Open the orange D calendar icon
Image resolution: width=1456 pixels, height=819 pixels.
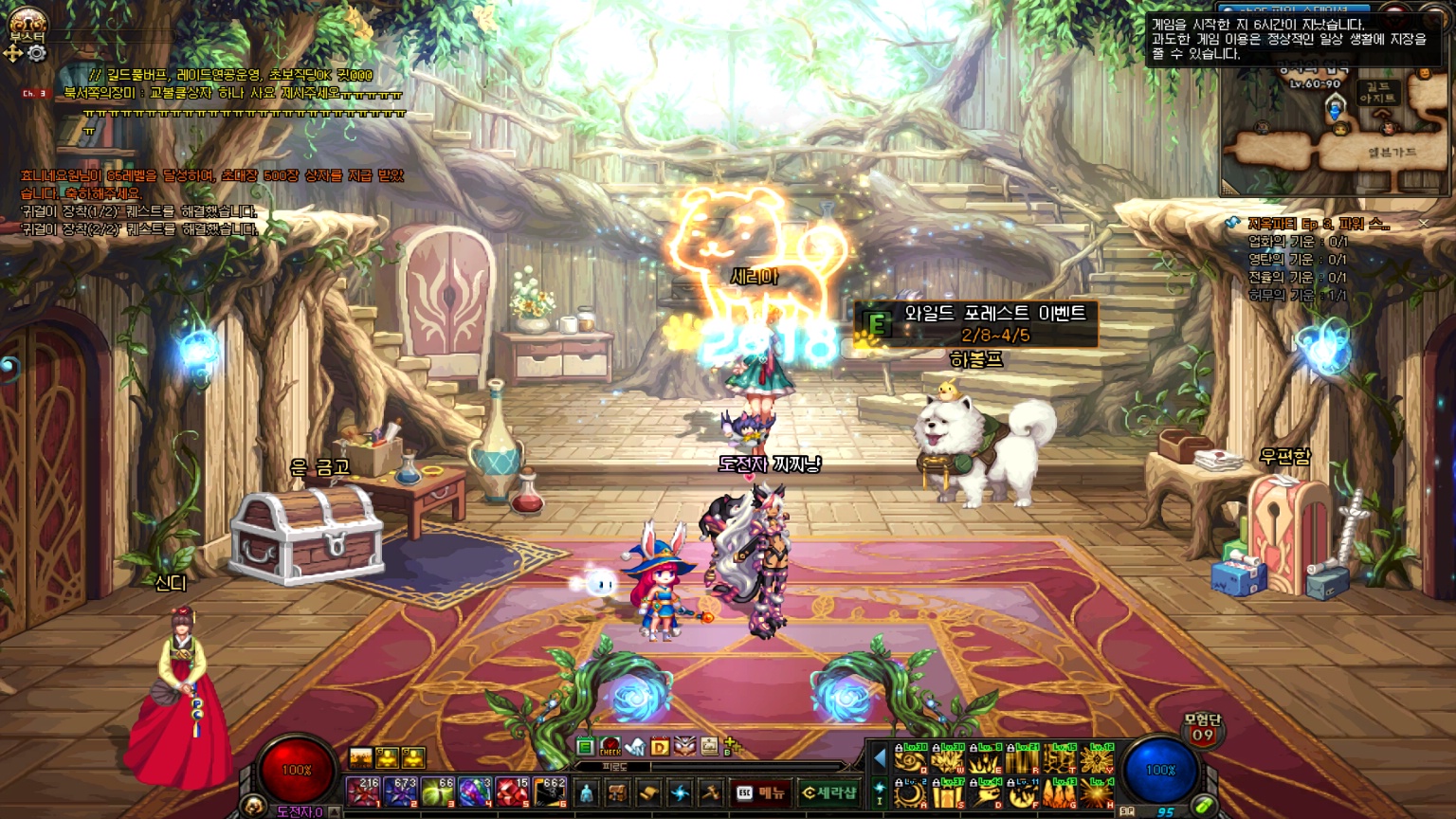coord(660,747)
